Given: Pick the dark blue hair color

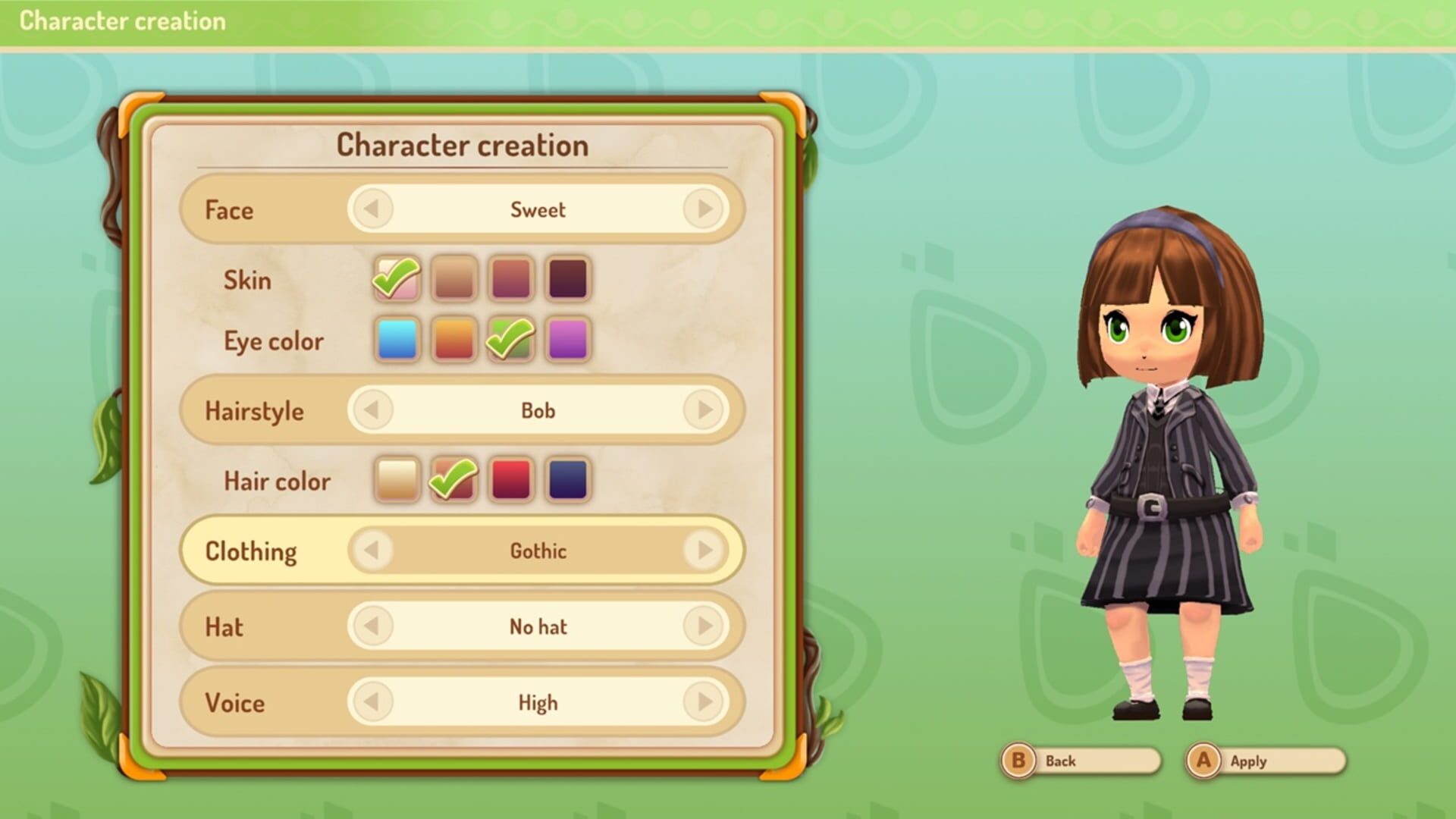Looking at the screenshot, I should point(569,480).
